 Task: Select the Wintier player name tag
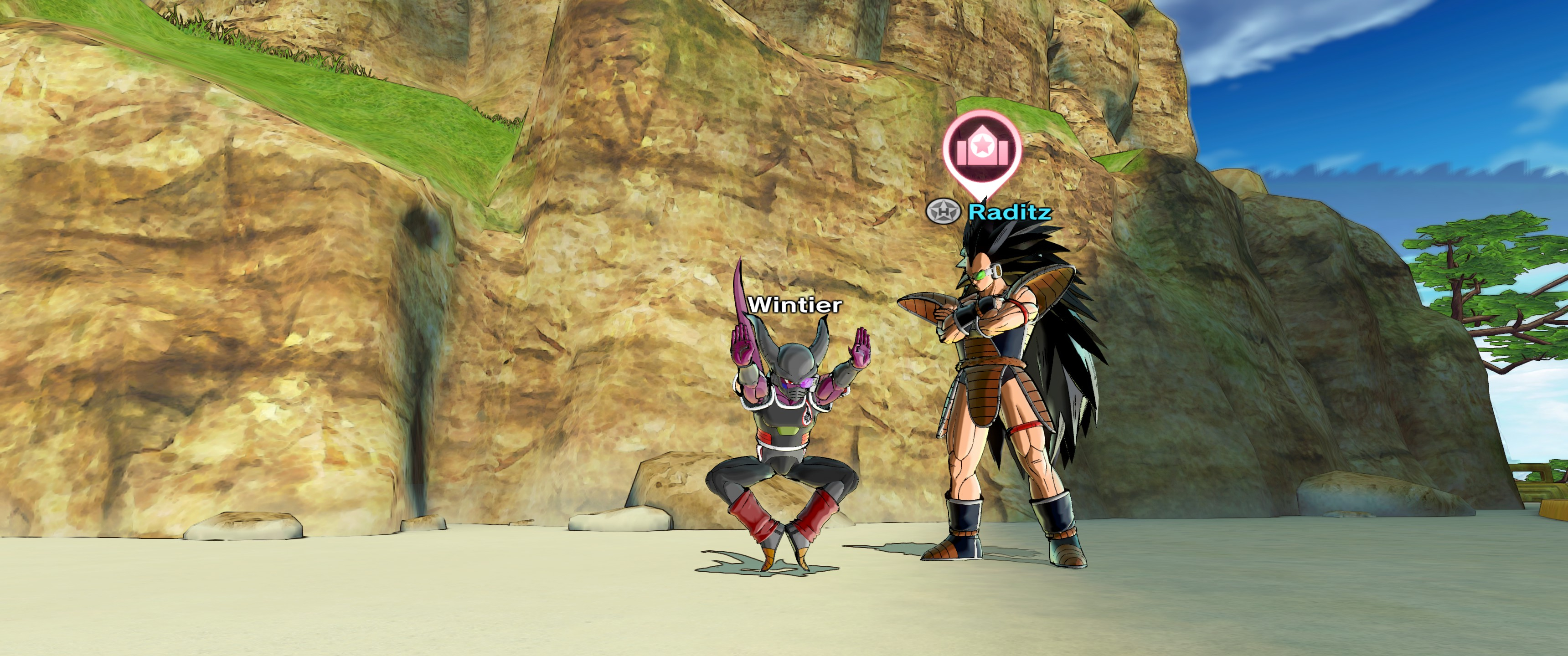[x=795, y=304]
